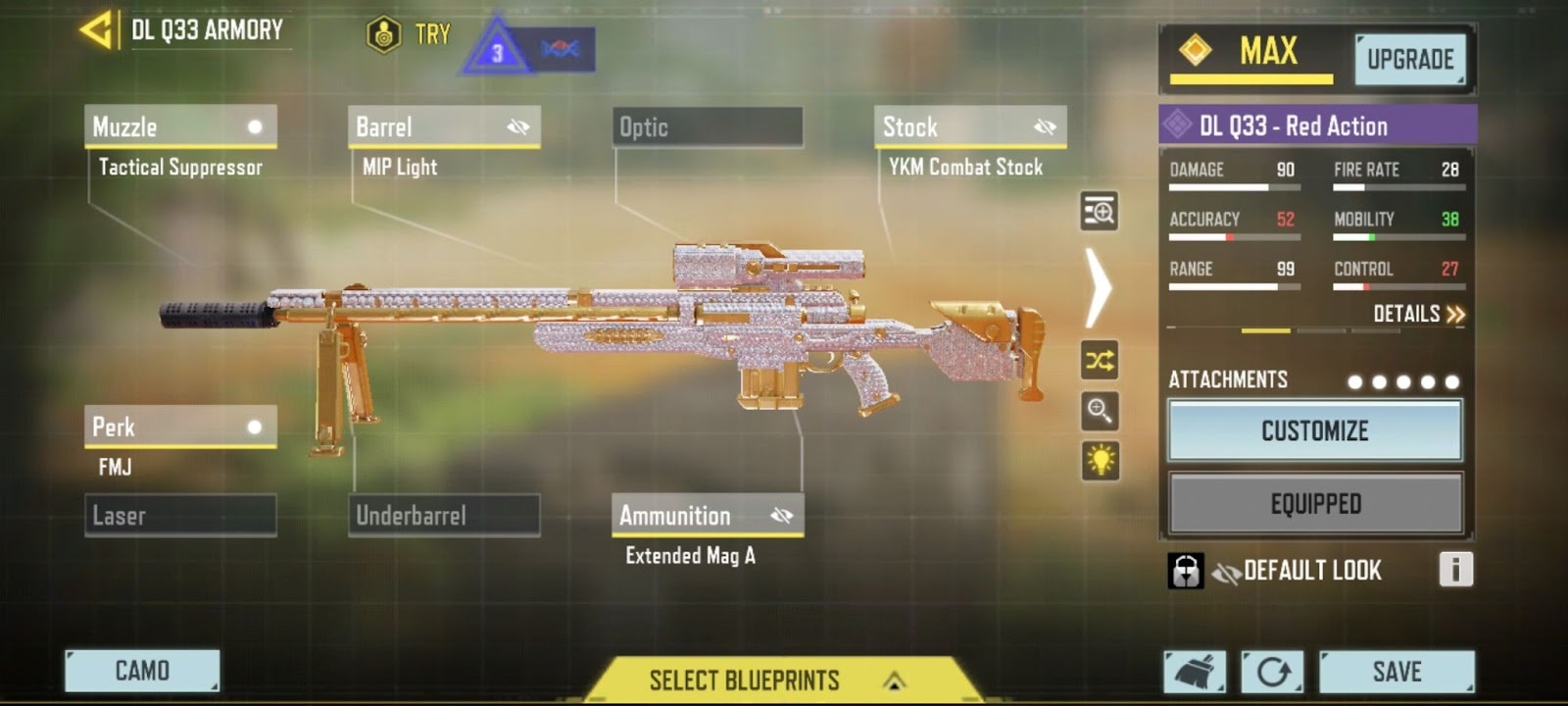Randomize attachments with the shuffle icon
1568x706 pixels.
tap(1100, 361)
